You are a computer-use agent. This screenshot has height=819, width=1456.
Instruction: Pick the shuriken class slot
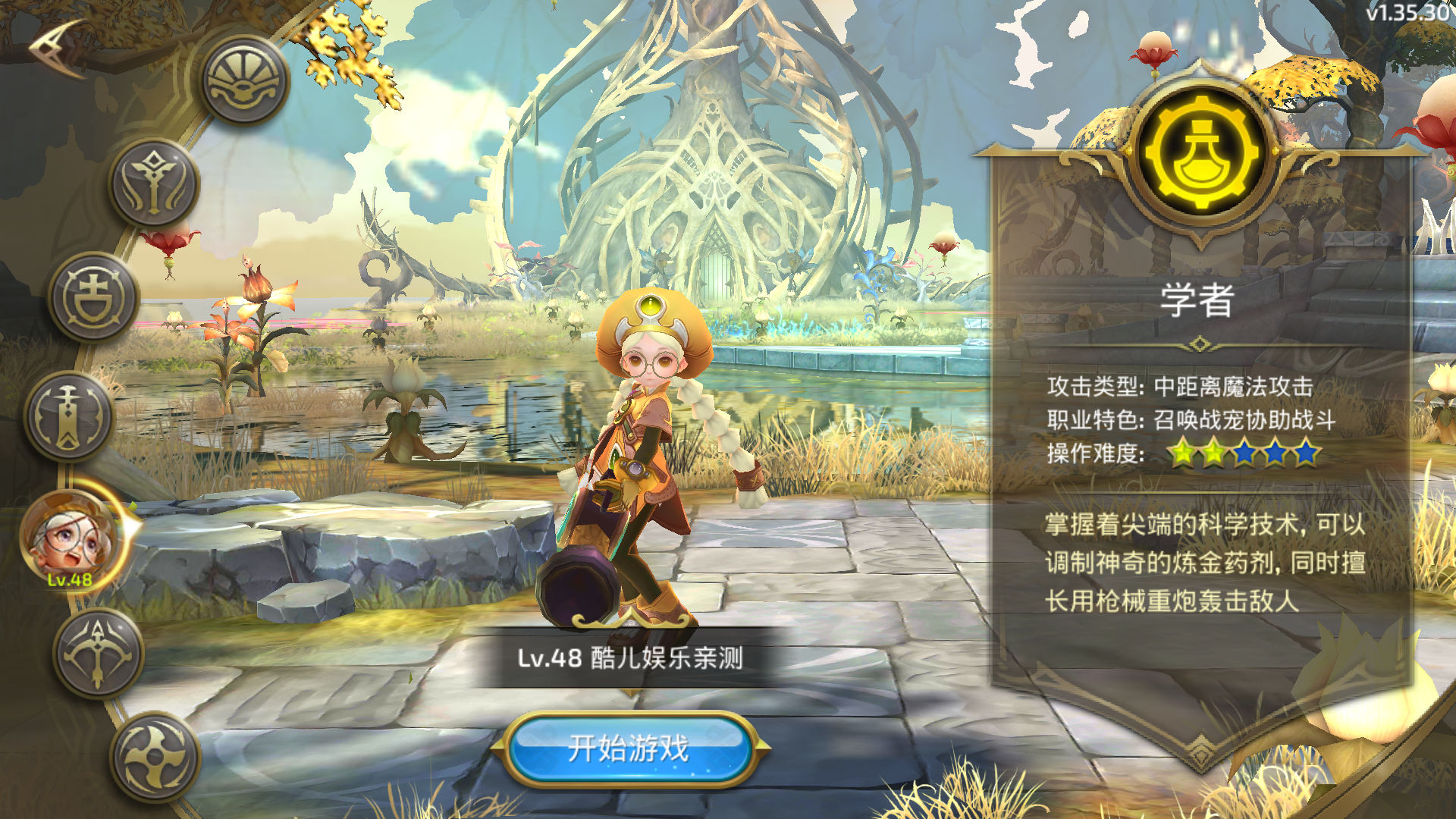pyautogui.click(x=155, y=756)
